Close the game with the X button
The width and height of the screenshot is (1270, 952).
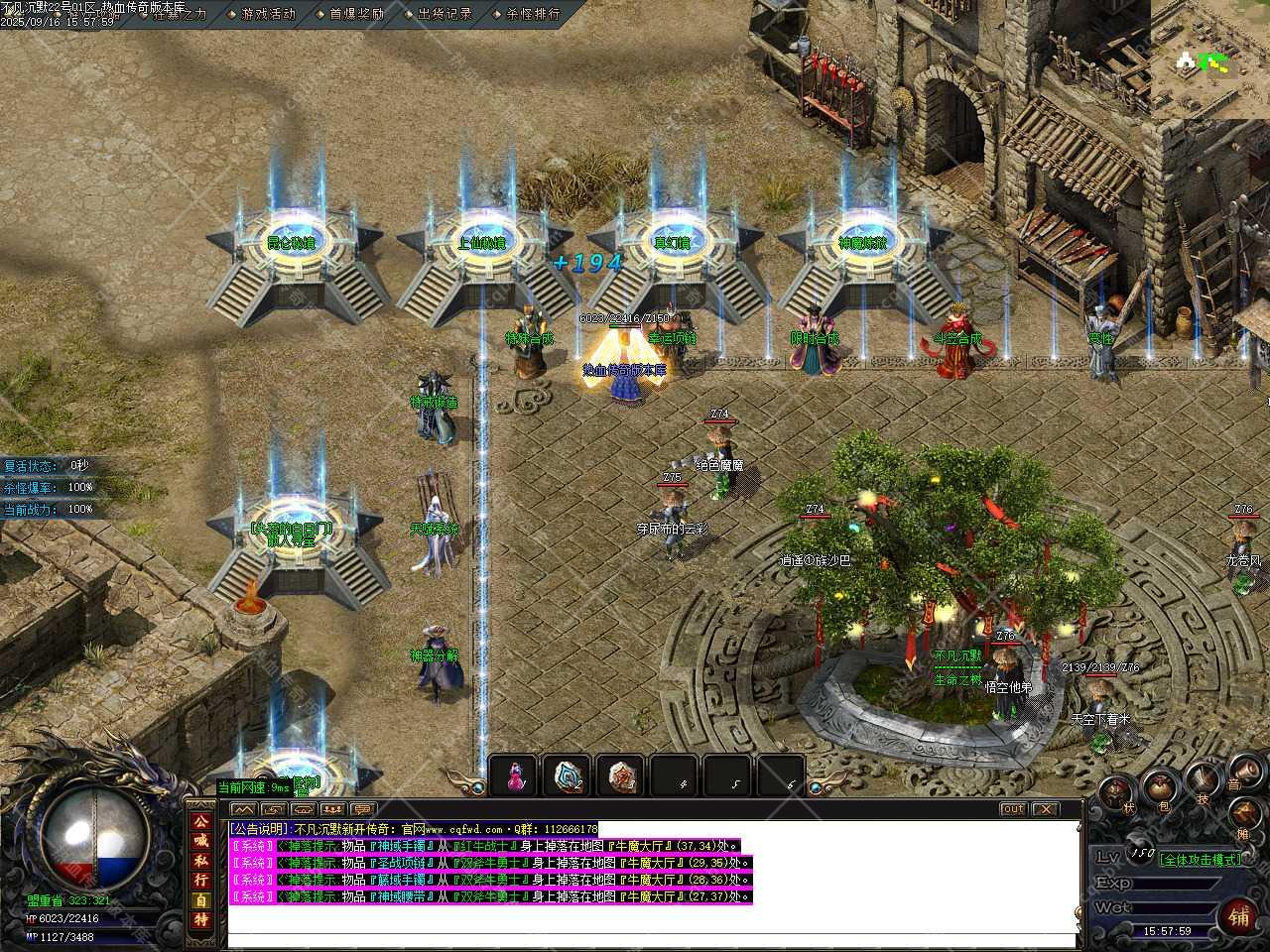click(1044, 809)
